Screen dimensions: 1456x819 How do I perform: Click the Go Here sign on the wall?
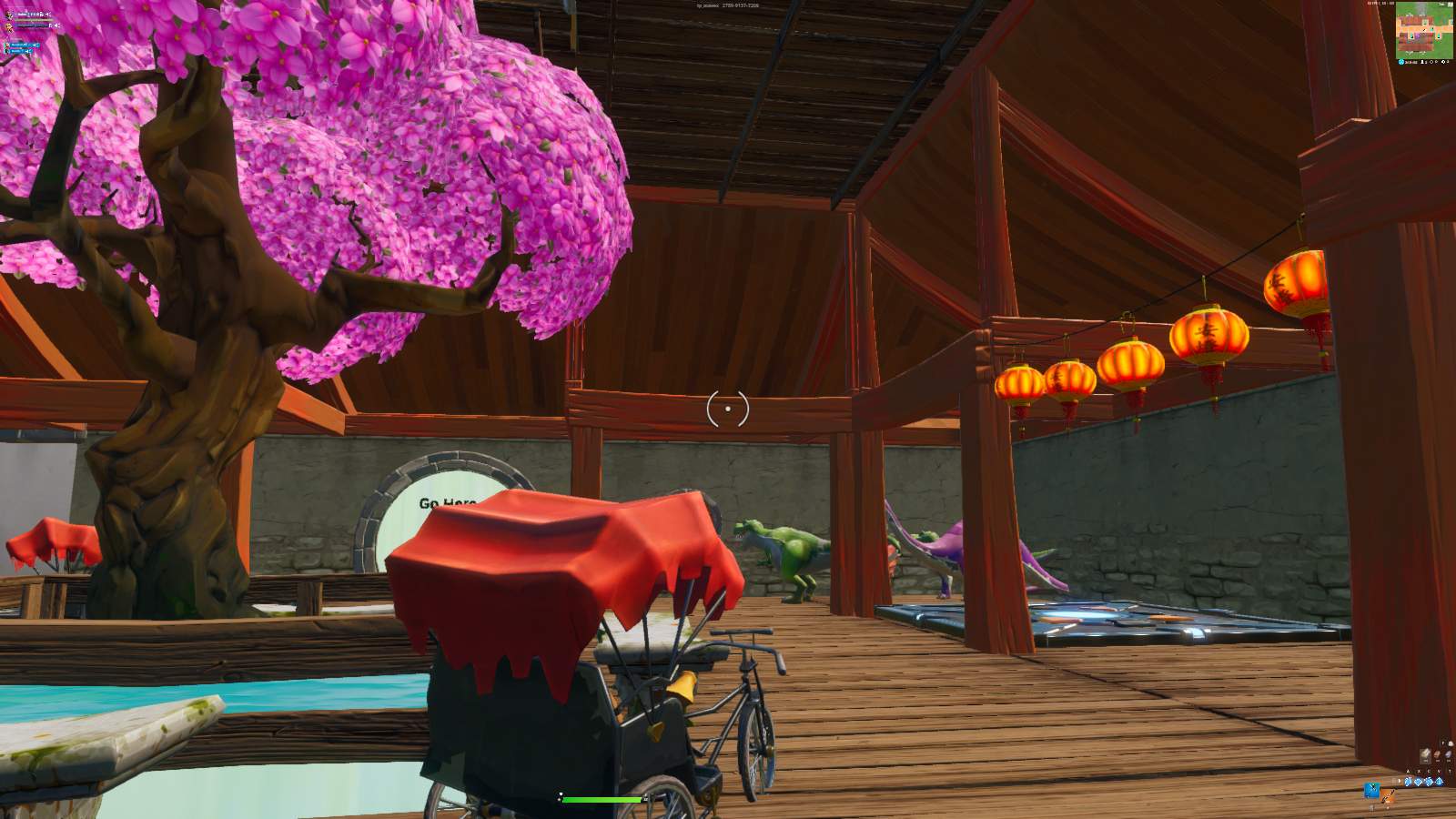pyautogui.click(x=448, y=503)
